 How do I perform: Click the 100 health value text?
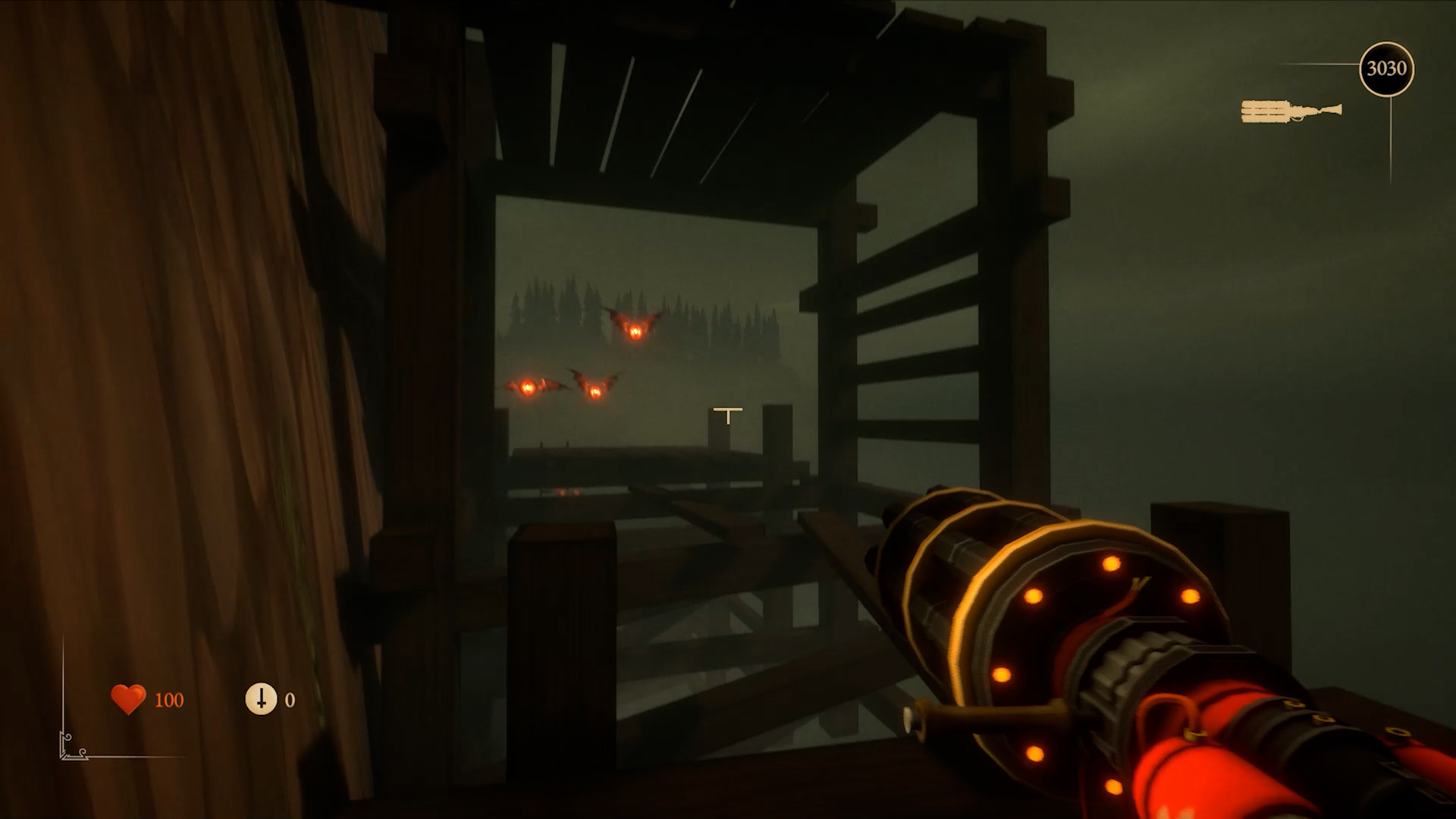tap(169, 698)
